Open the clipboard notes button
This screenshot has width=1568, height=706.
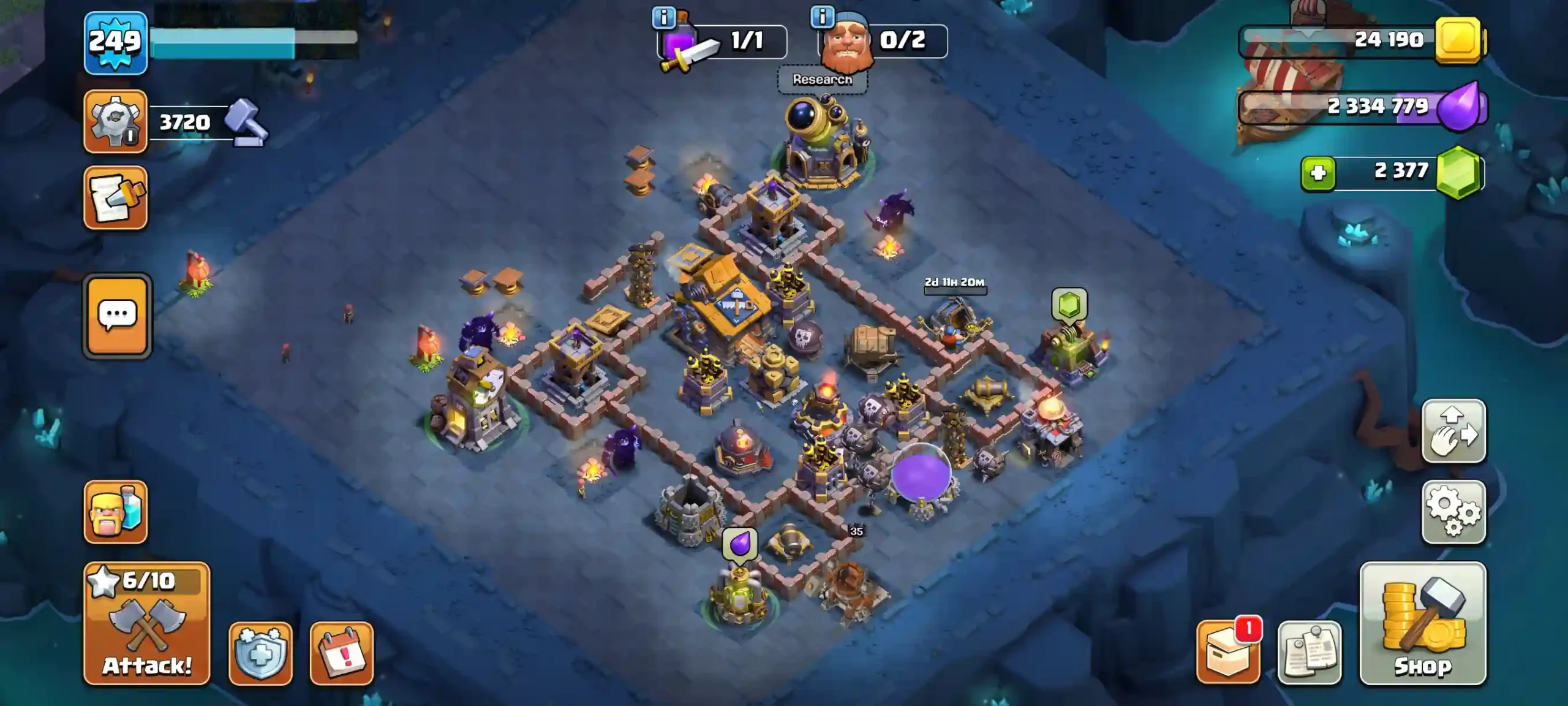(x=1309, y=653)
